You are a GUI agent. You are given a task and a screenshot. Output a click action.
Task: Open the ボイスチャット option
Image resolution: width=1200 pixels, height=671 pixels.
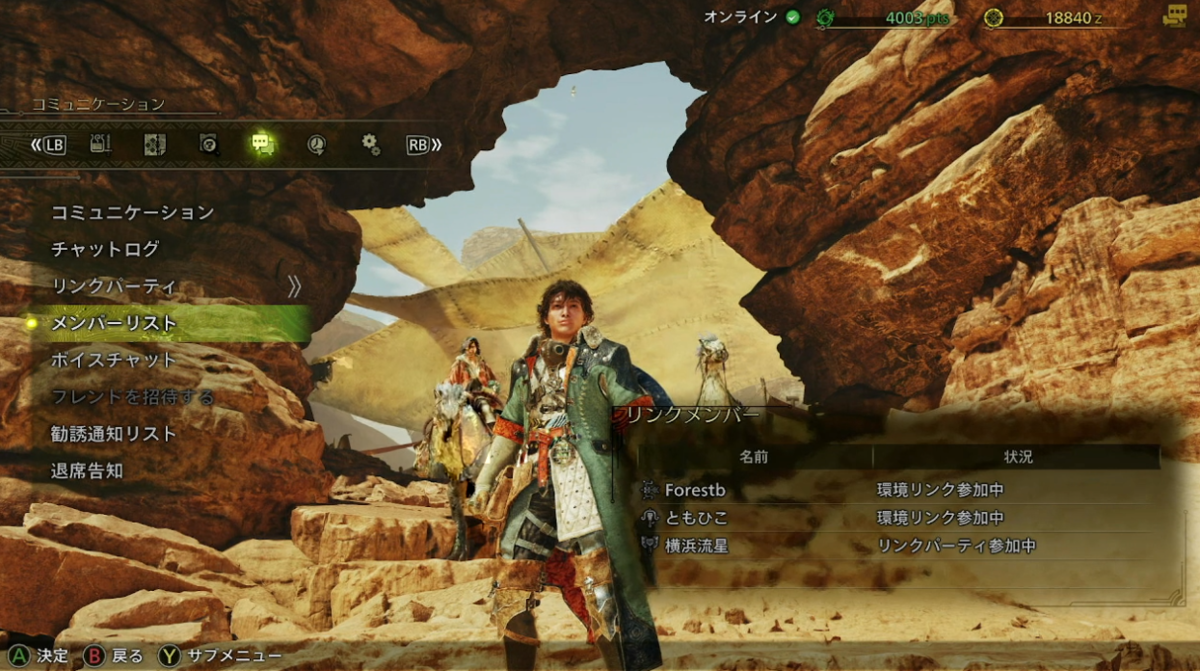pyautogui.click(x=113, y=360)
